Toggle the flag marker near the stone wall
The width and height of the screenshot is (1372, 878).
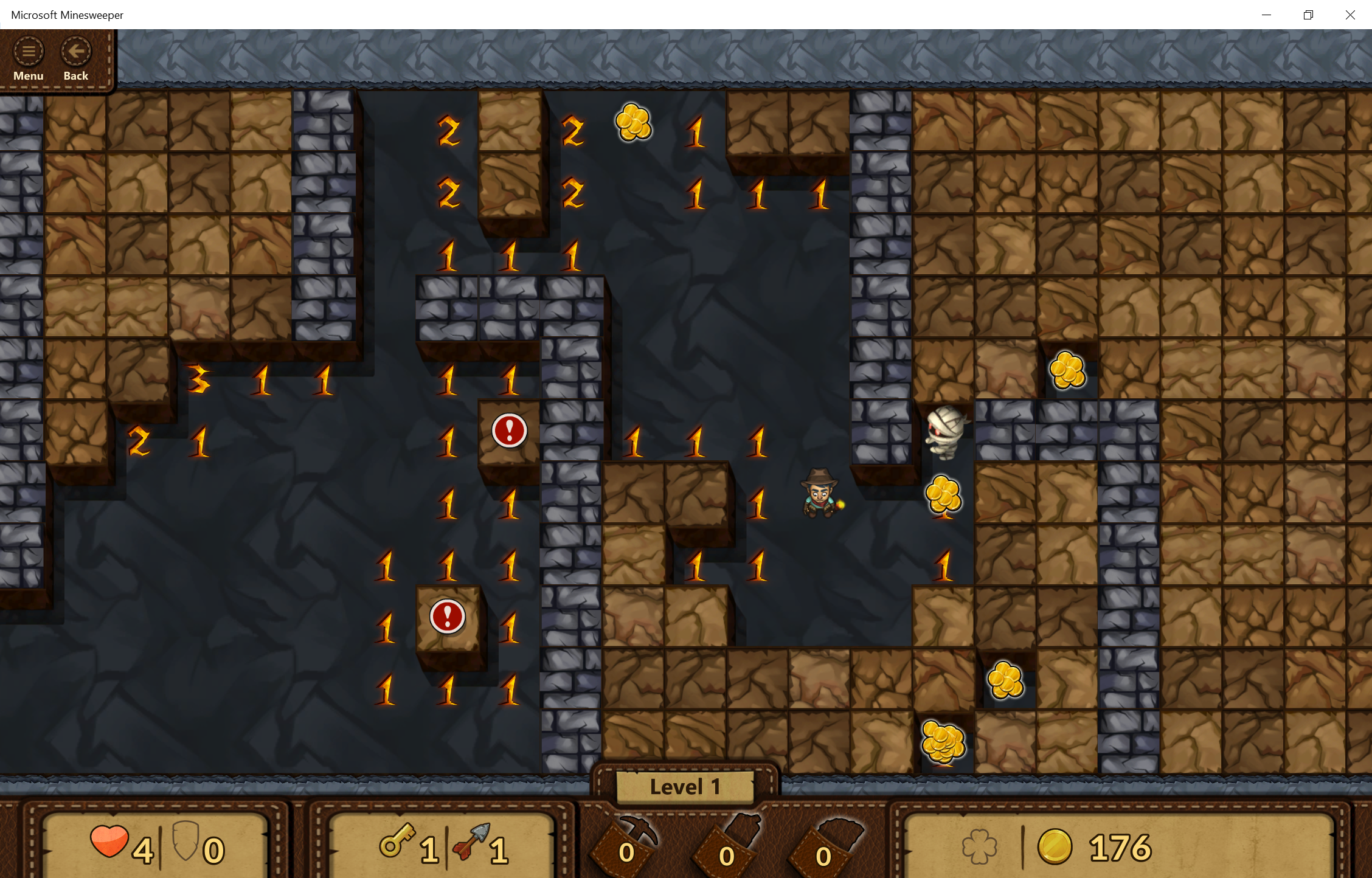[508, 432]
